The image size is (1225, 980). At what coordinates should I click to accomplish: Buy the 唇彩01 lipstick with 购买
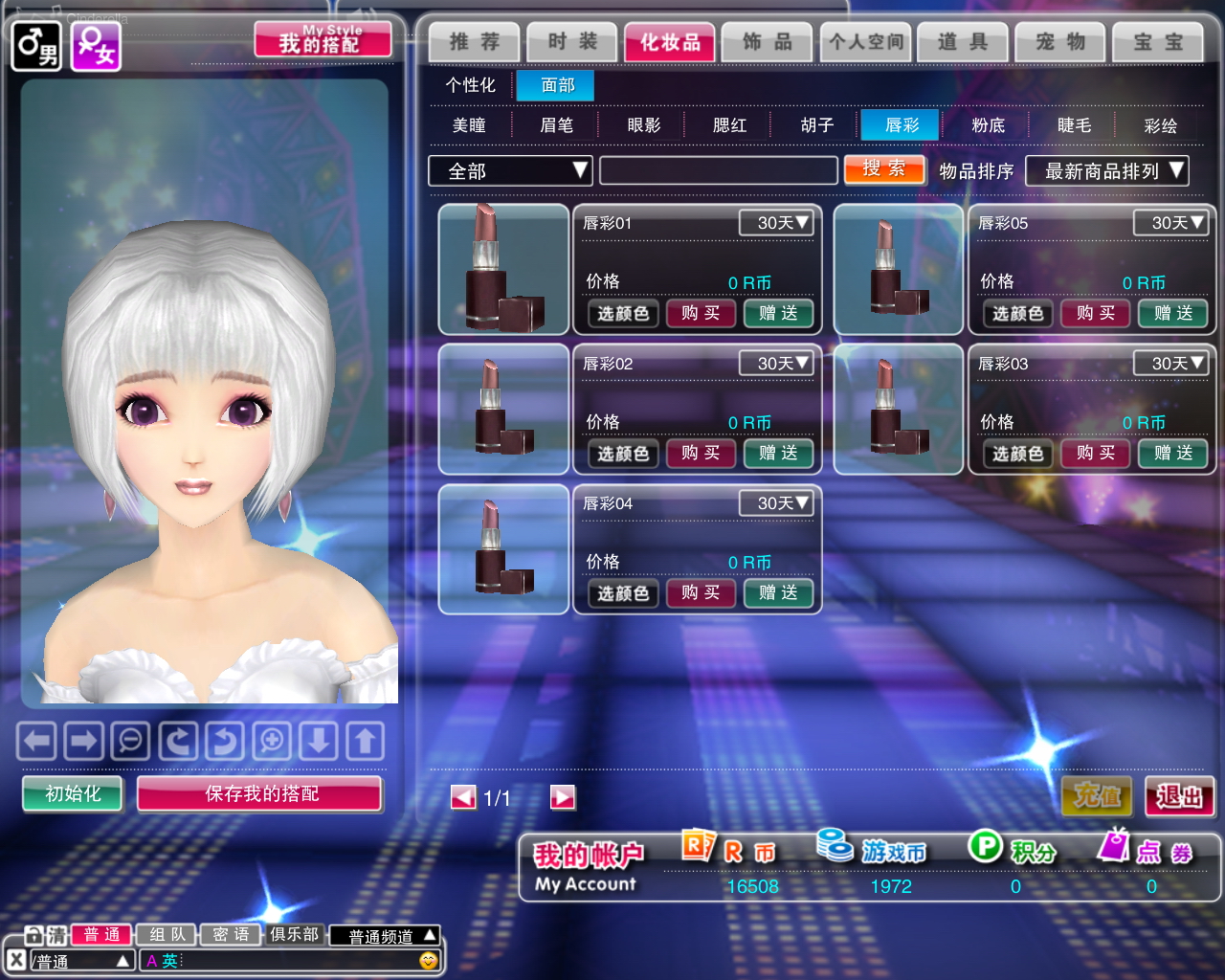click(x=701, y=313)
